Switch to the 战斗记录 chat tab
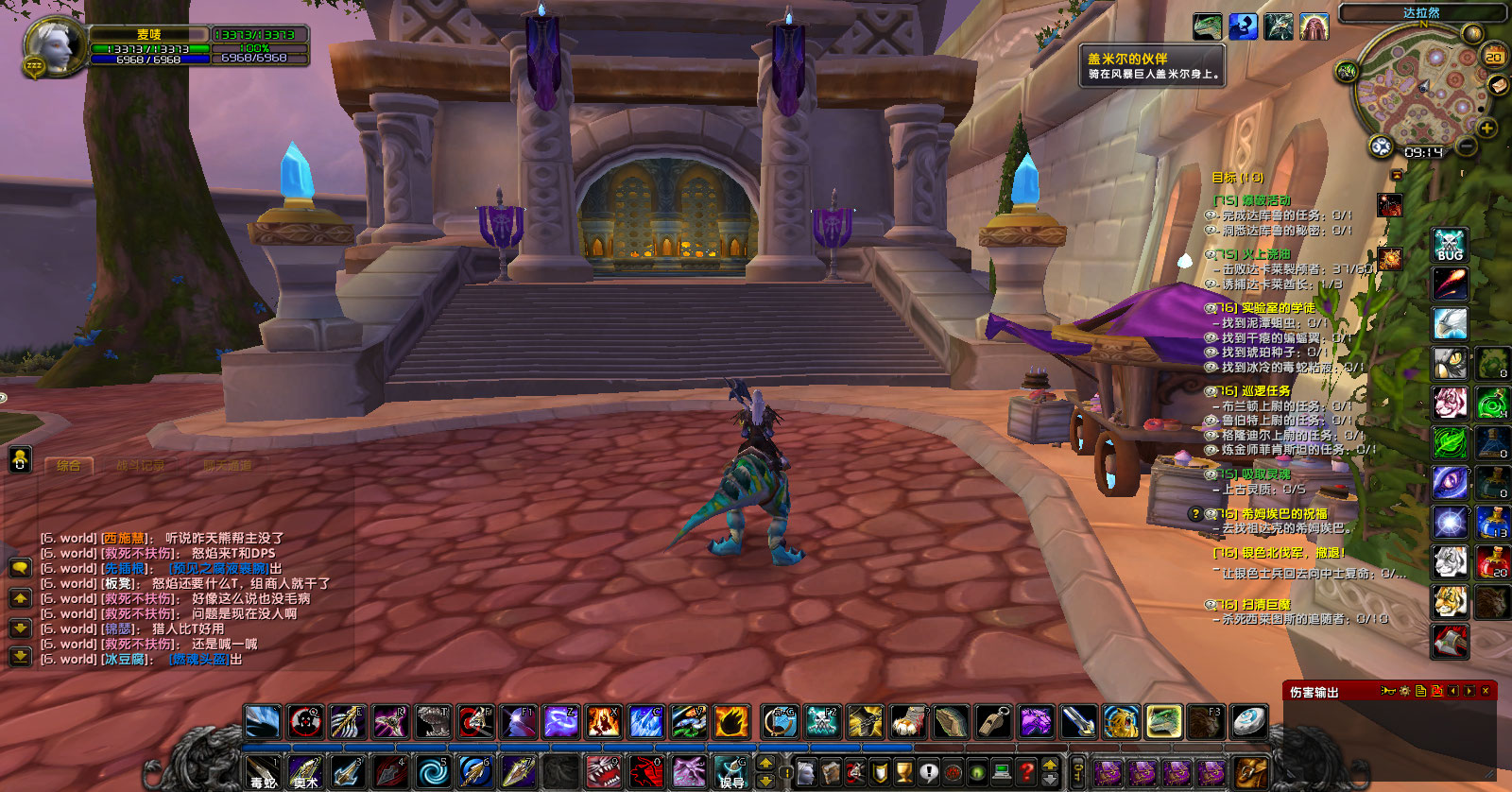Screen dimensions: 1512x792 click(142, 466)
